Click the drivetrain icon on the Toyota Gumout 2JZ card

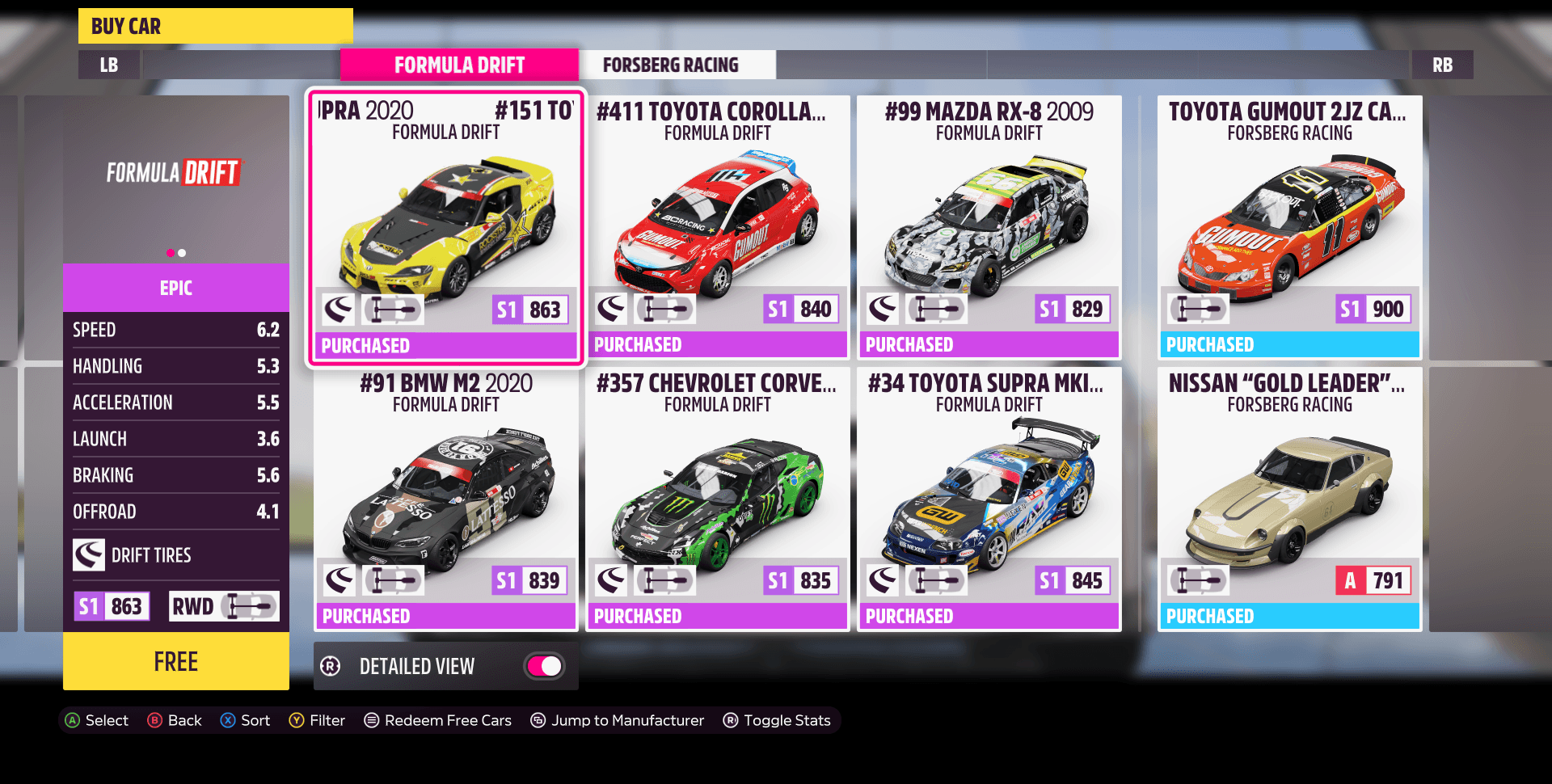pos(1198,308)
